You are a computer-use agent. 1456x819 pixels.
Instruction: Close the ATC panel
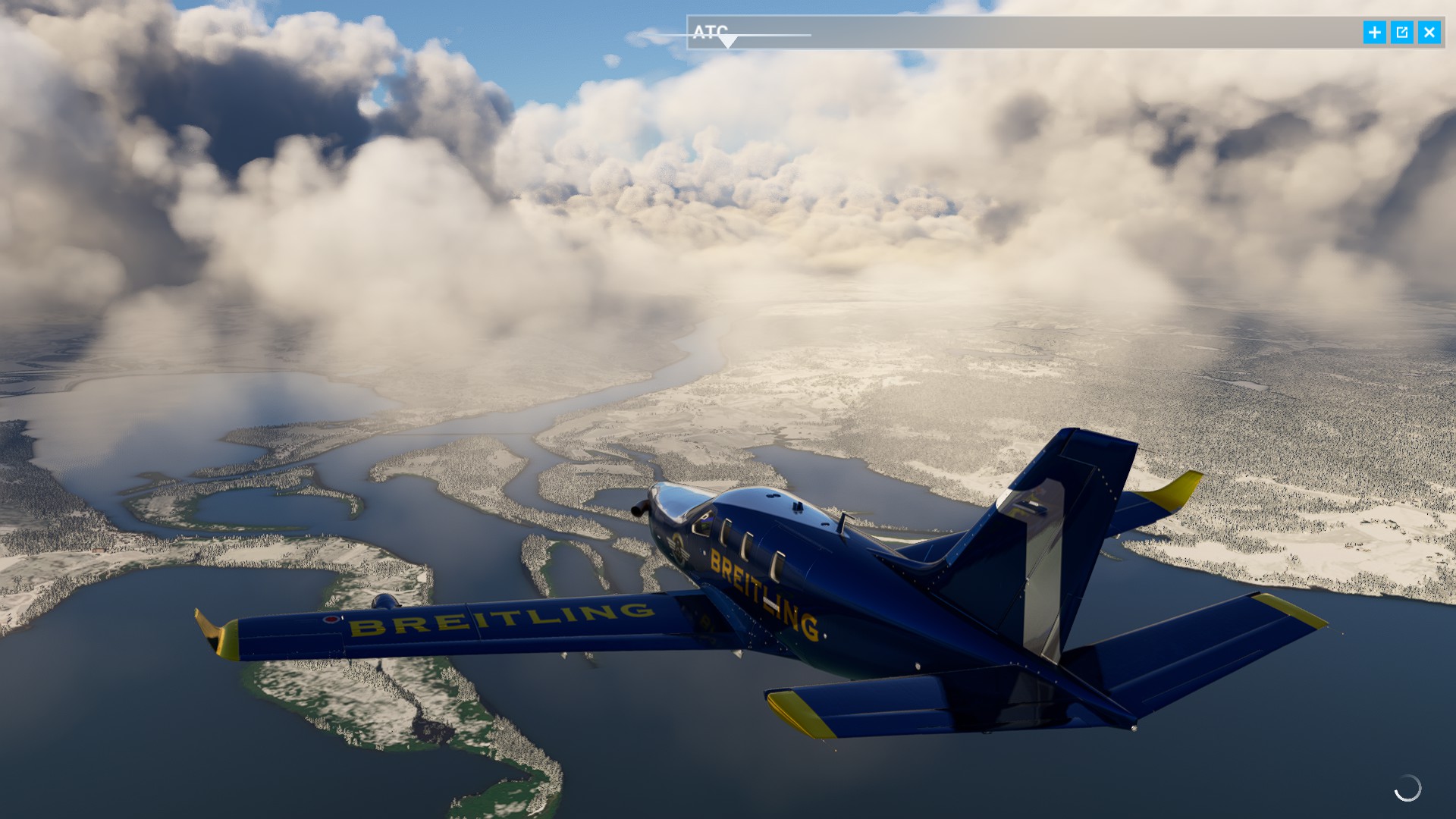(x=1429, y=33)
